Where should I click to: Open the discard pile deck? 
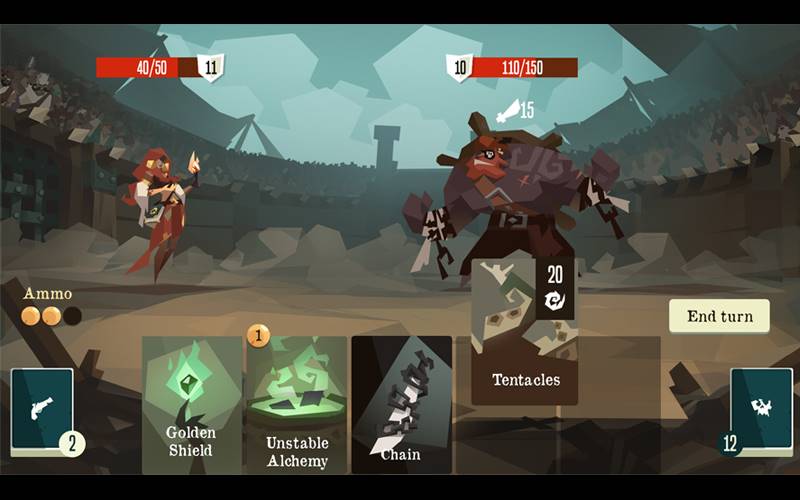761,408
